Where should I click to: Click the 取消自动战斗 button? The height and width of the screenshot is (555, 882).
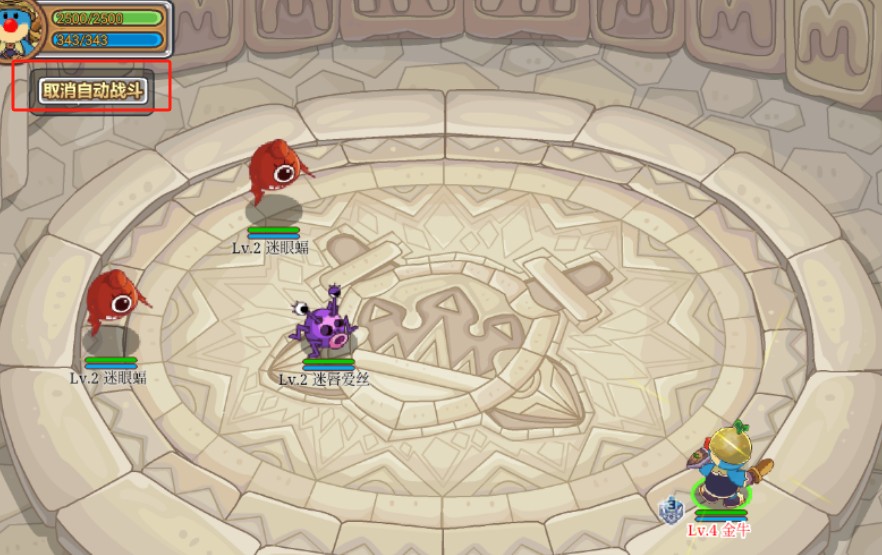tap(93, 90)
